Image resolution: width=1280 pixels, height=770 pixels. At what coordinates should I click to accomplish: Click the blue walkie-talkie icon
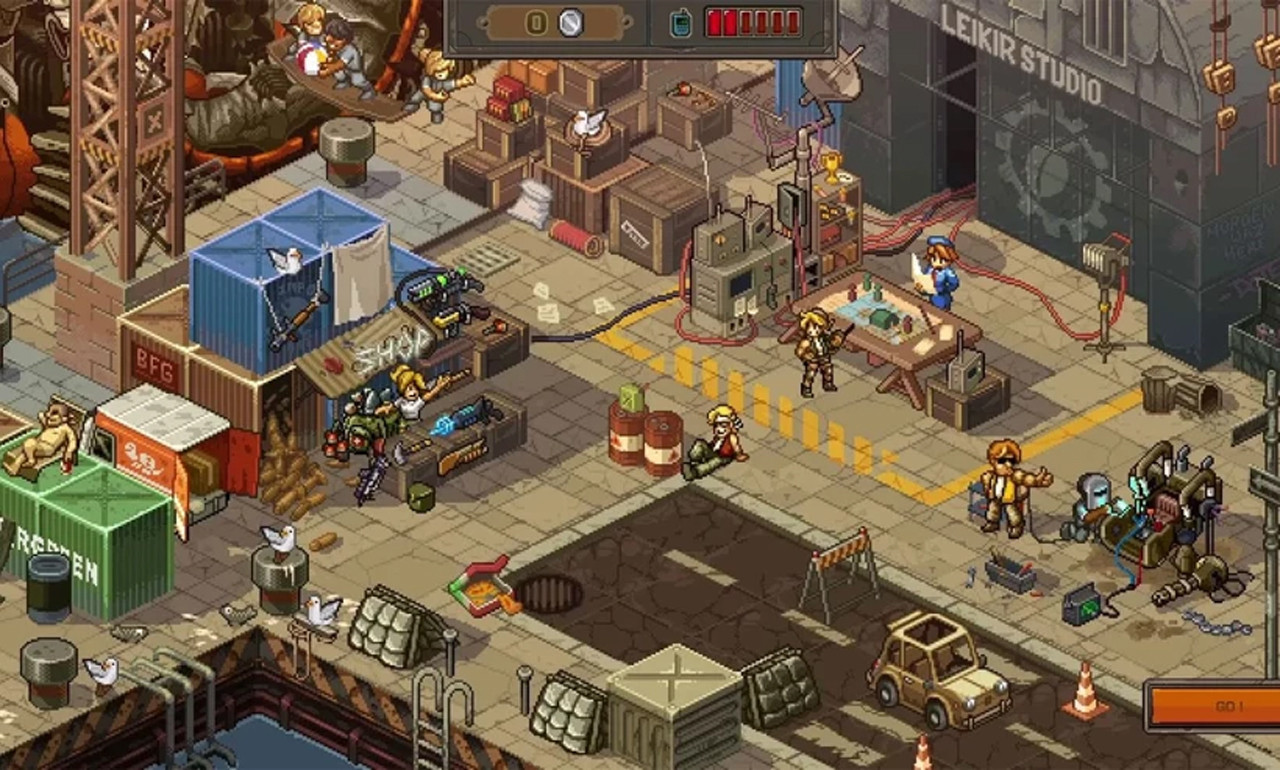[x=681, y=23]
